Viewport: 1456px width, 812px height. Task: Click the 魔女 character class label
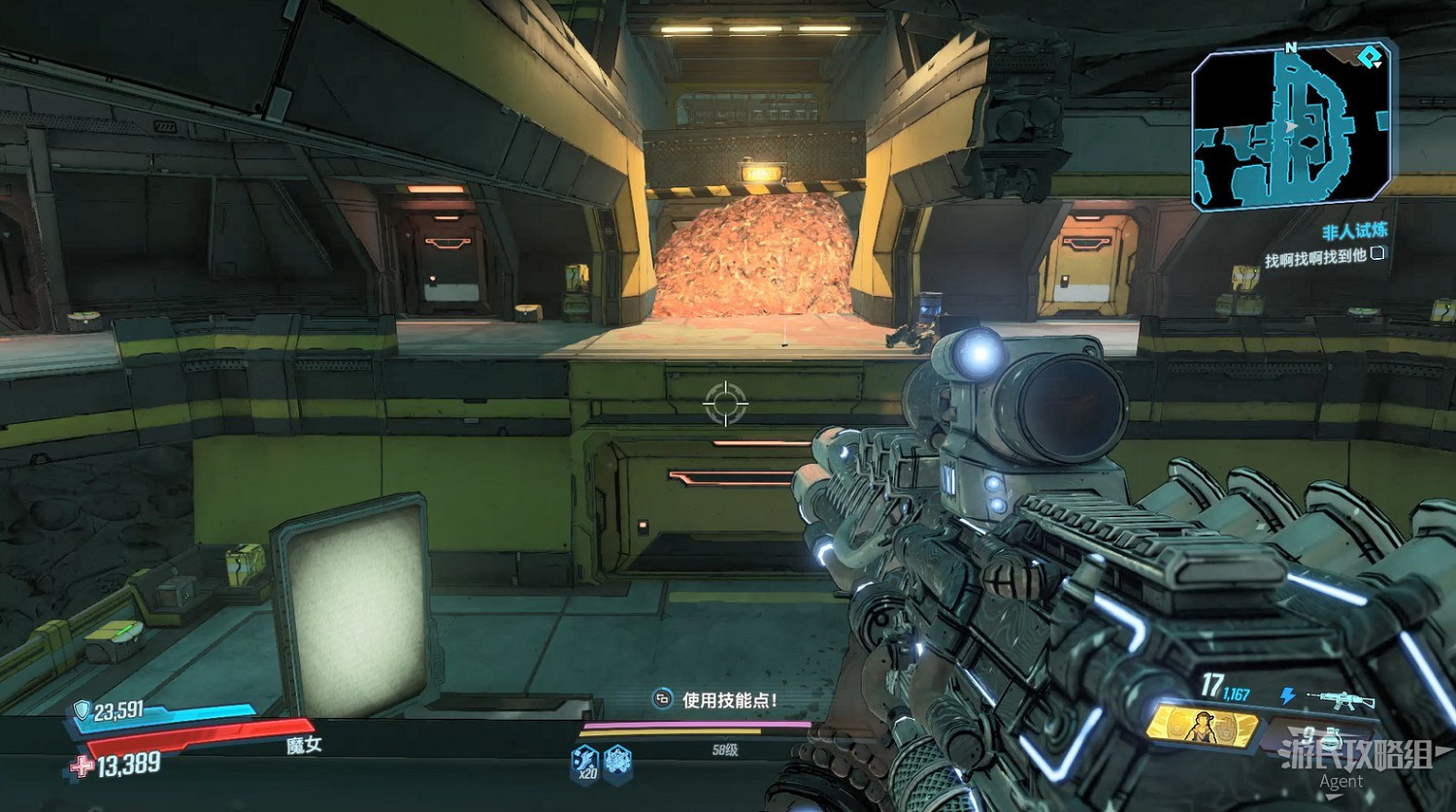tap(304, 745)
